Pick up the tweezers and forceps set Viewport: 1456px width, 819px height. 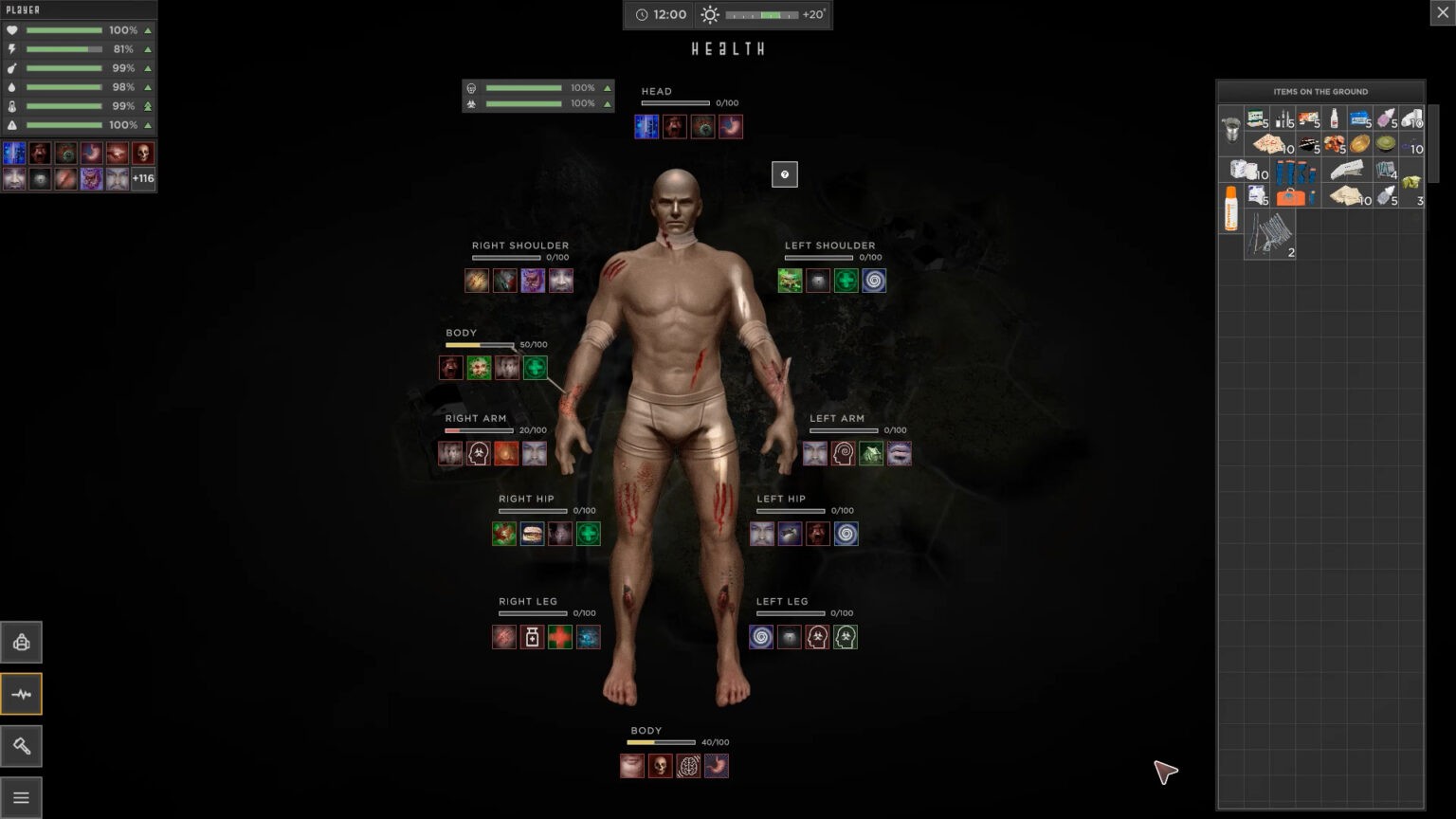pos(1269,233)
